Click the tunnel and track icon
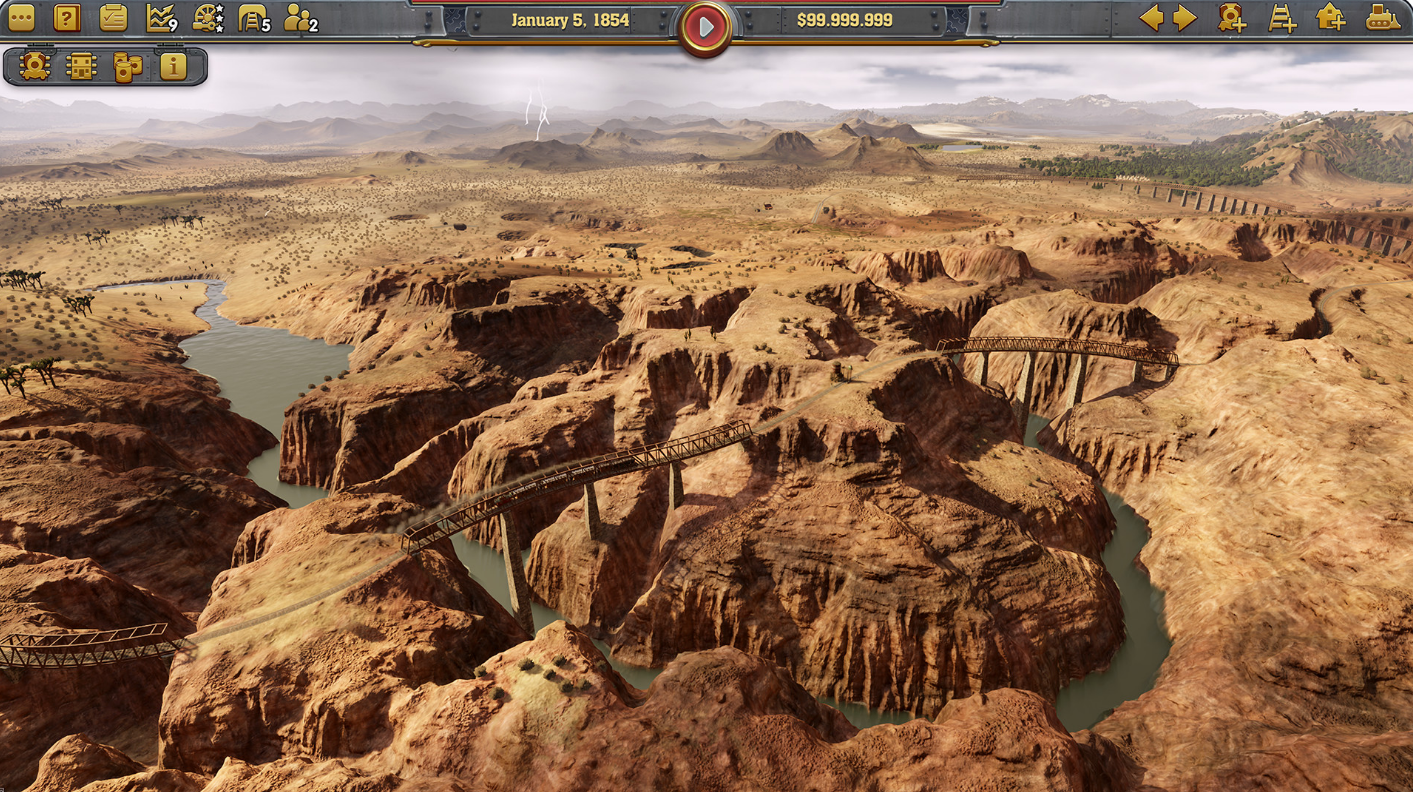The height and width of the screenshot is (792, 1413). coord(253,18)
